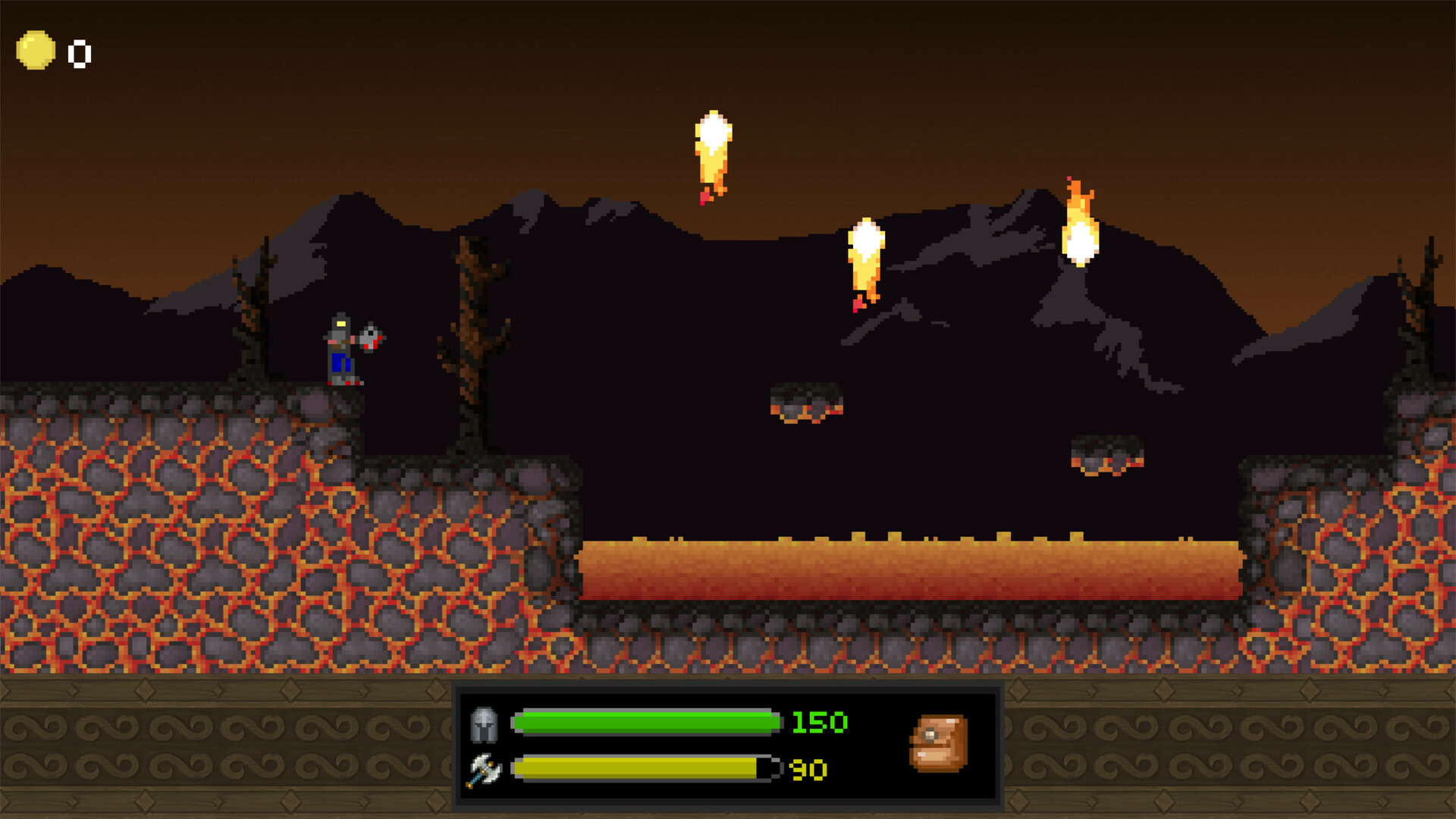The width and height of the screenshot is (1456, 819).
Task: Select the battle axe stamina icon
Action: [x=485, y=770]
